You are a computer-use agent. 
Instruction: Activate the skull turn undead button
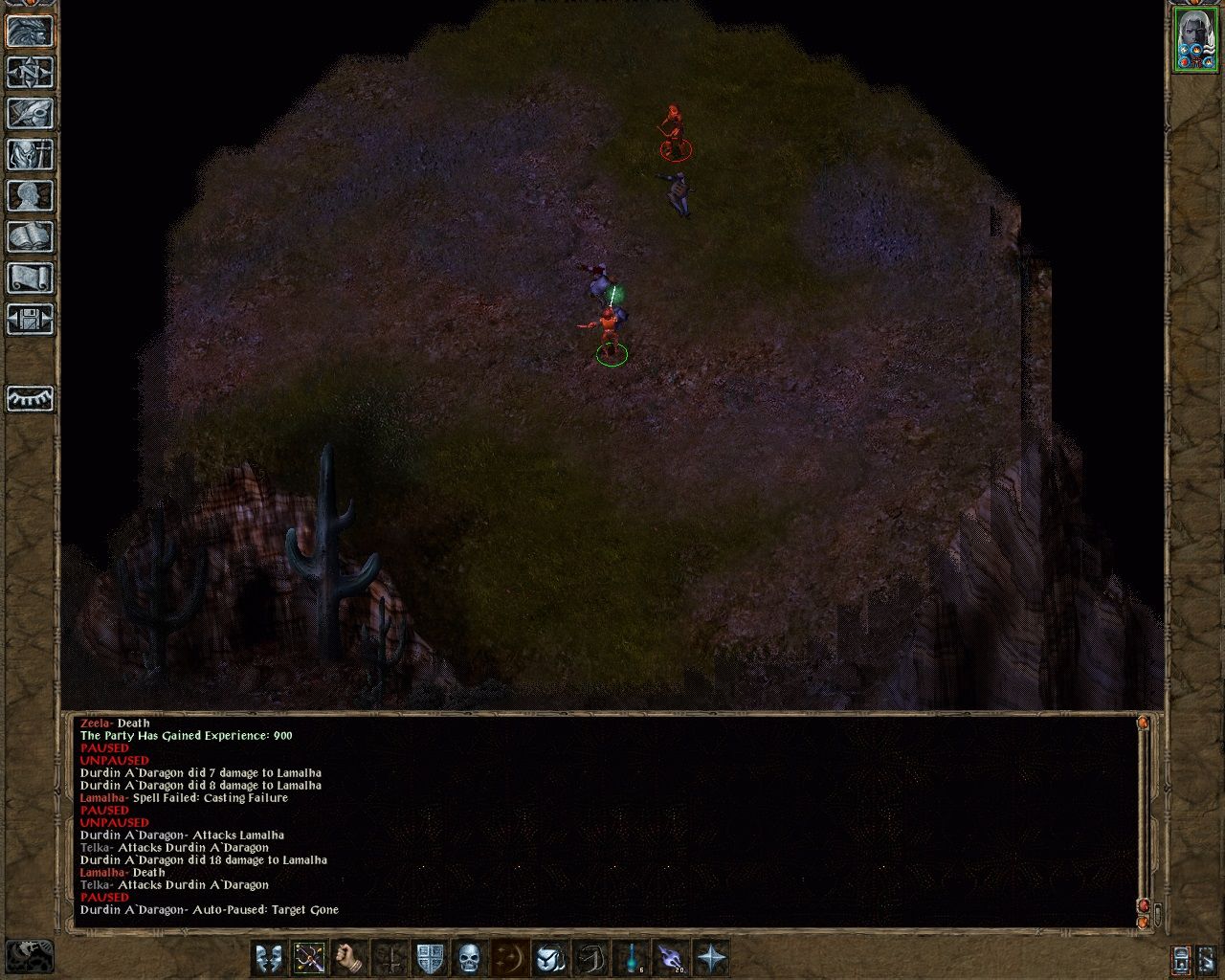click(469, 958)
